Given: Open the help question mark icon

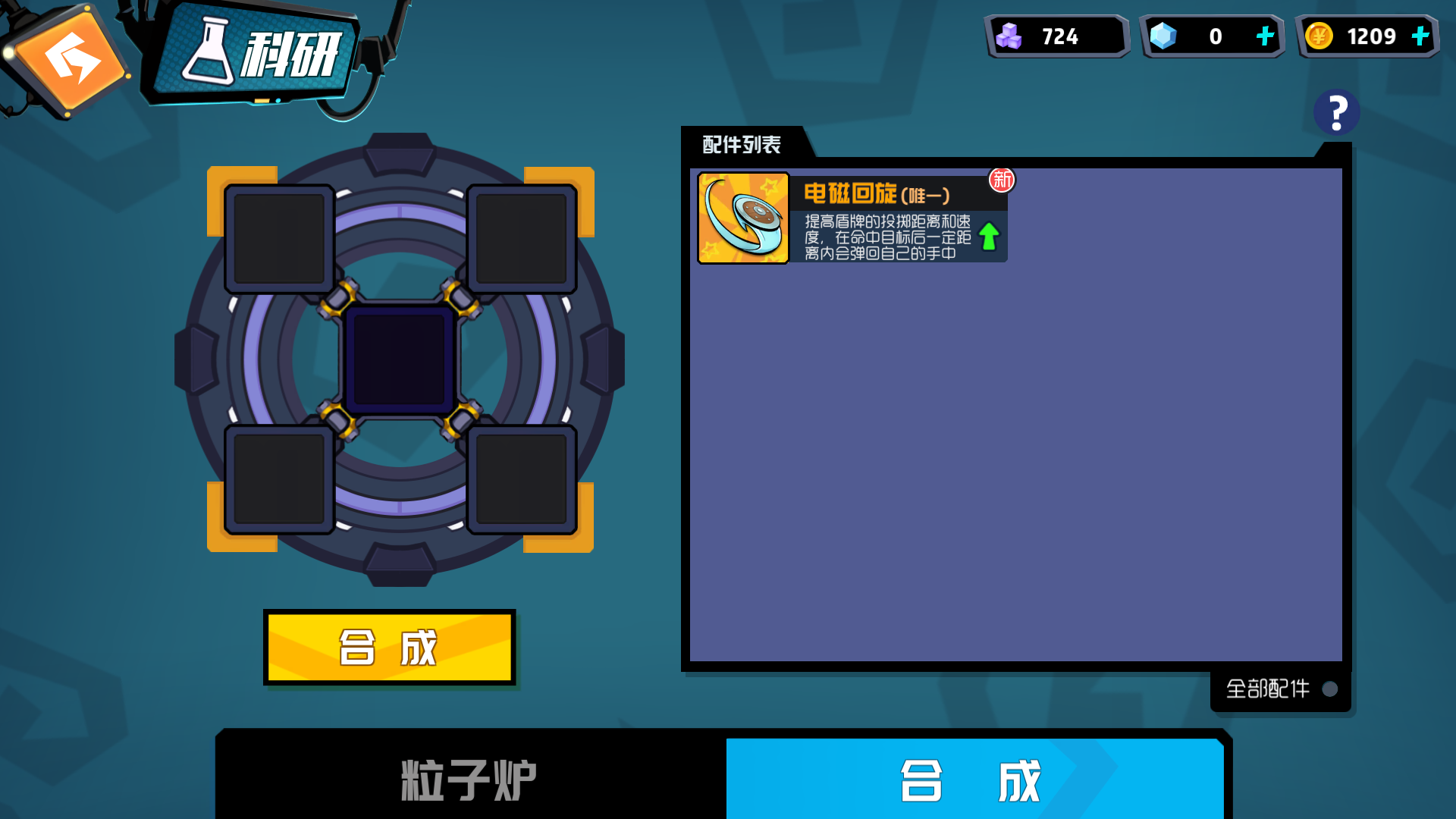Looking at the screenshot, I should [1335, 111].
